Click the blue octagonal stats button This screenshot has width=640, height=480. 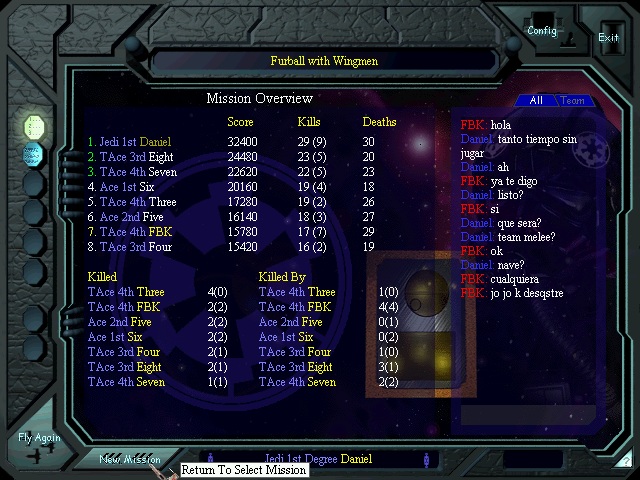pyautogui.click(x=35, y=155)
